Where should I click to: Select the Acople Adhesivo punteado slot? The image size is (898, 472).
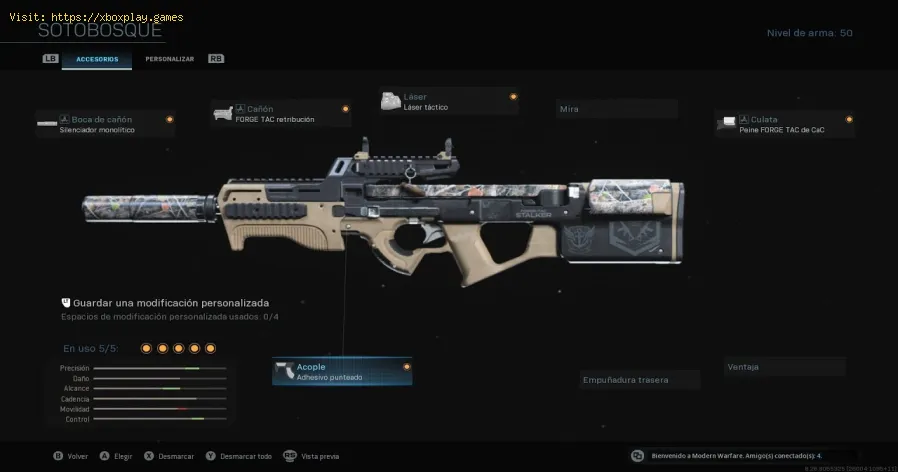tap(342, 372)
